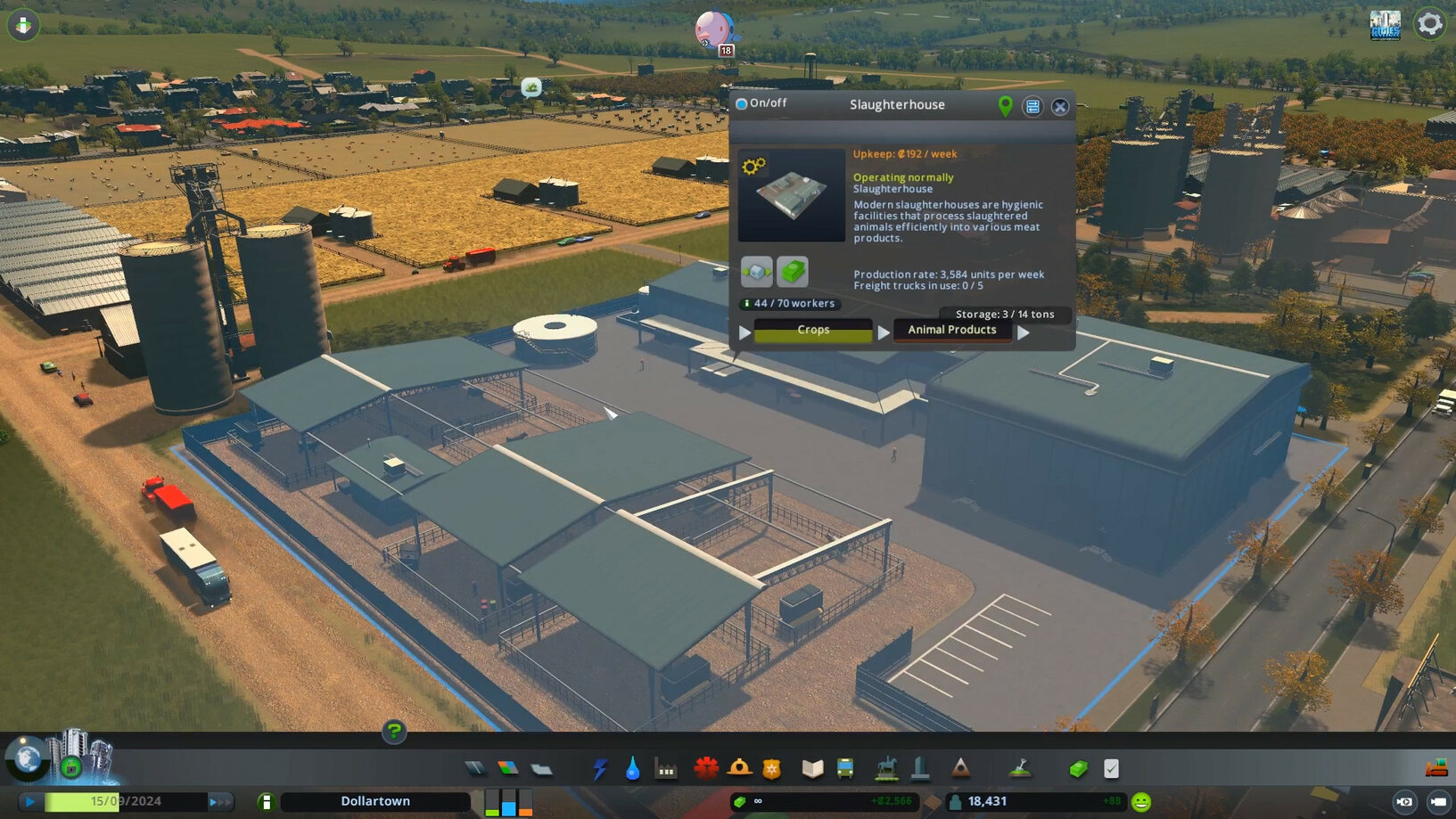Select the Healthcare services icon
Image resolution: width=1456 pixels, height=819 pixels.
pyautogui.click(x=705, y=767)
